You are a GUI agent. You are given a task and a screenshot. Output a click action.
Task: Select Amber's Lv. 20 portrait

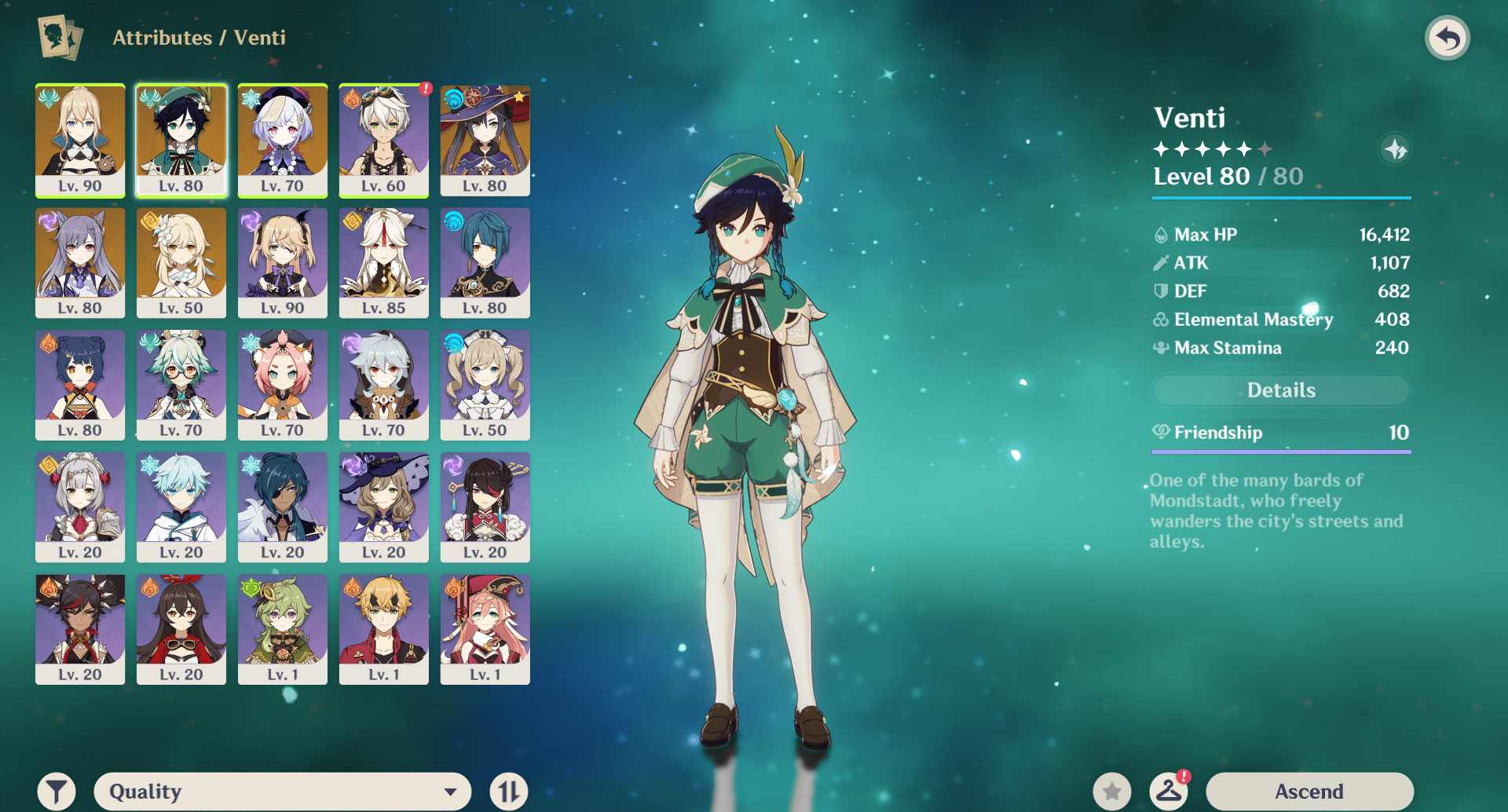(181, 628)
